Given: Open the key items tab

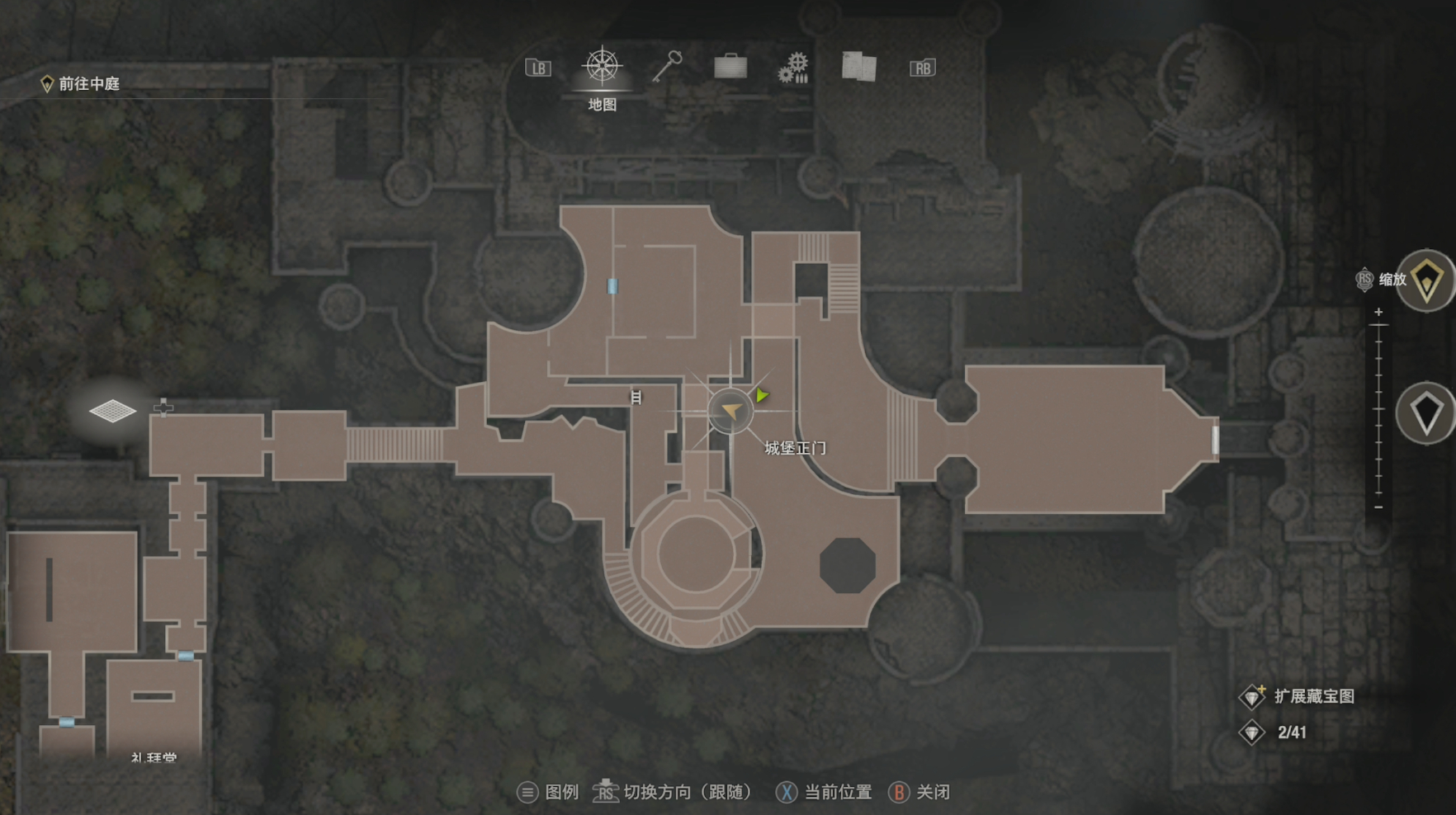Looking at the screenshot, I should click(x=667, y=67).
